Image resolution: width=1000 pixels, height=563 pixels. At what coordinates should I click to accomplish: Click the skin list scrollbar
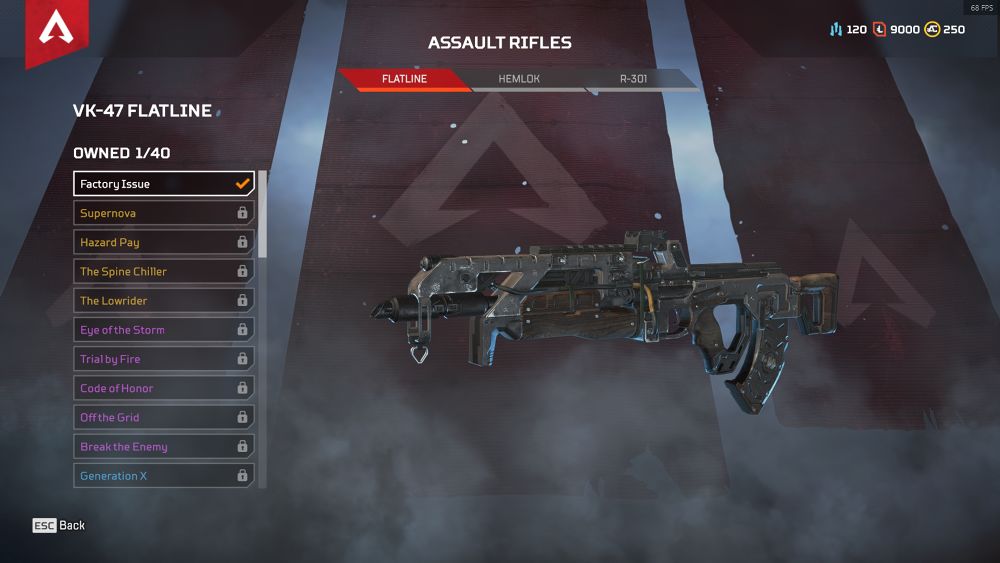point(263,213)
